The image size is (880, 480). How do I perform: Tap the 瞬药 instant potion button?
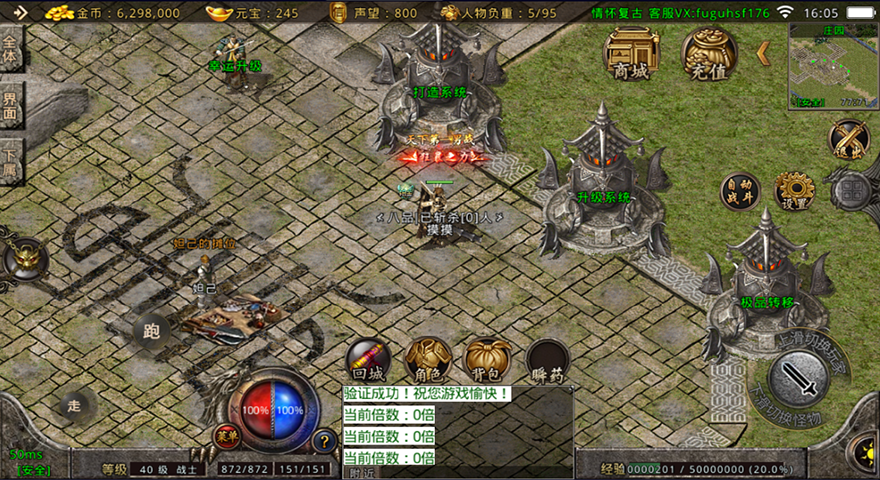tap(548, 360)
